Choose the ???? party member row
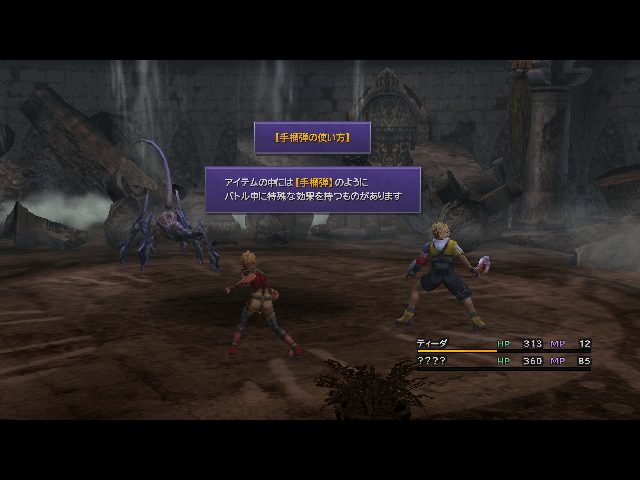Viewport: 640px width, 480px height. (x=431, y=360)
